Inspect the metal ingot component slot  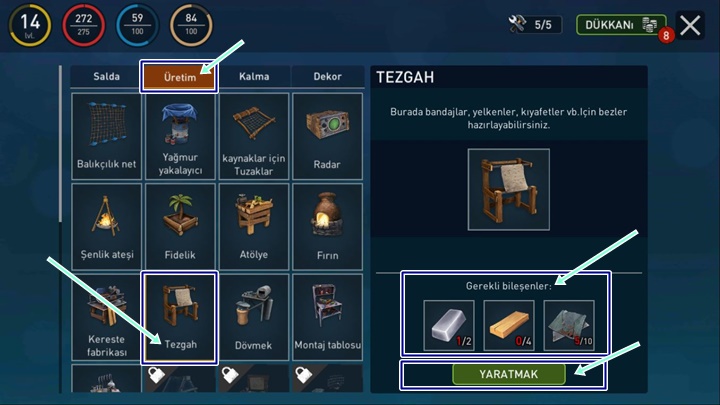[x=449, y=325]
